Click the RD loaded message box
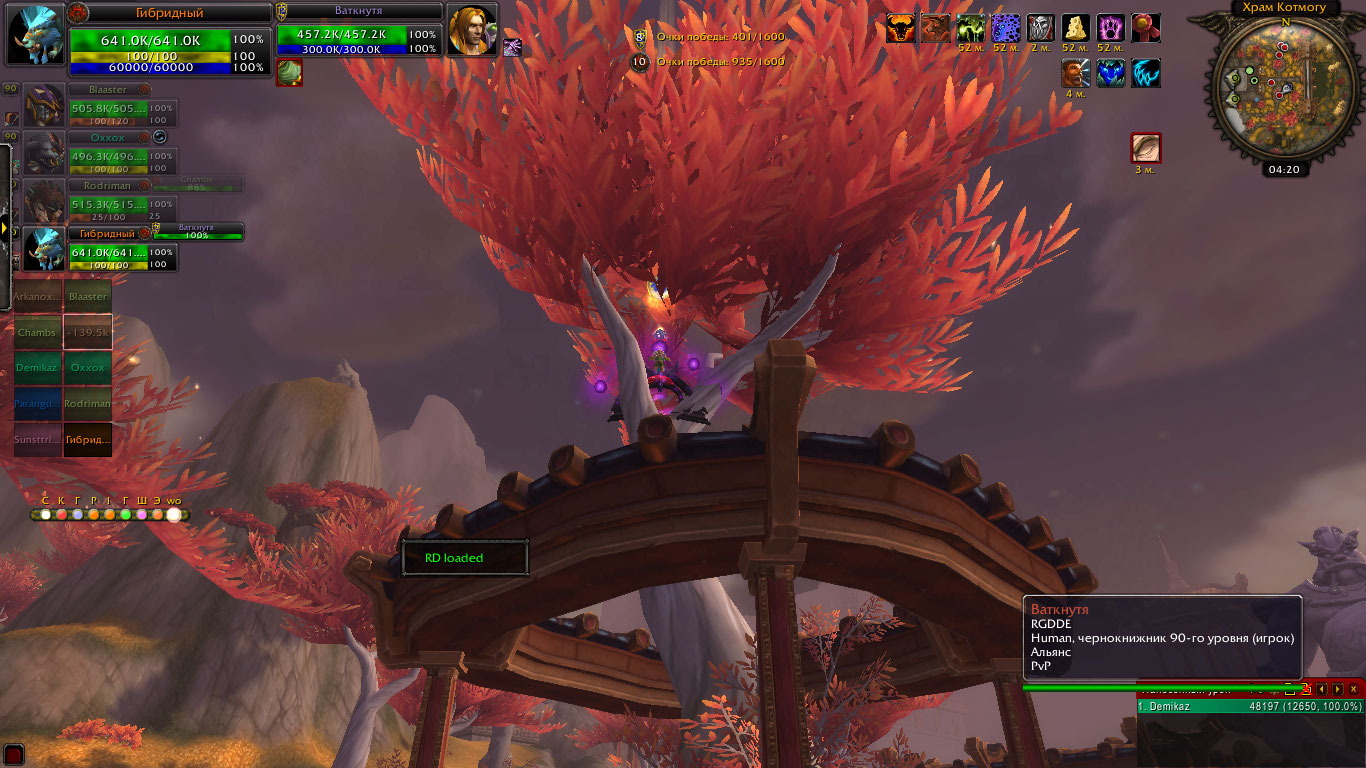The height and width of the screenshot is (768, 1366). click(x=464, y=558)
